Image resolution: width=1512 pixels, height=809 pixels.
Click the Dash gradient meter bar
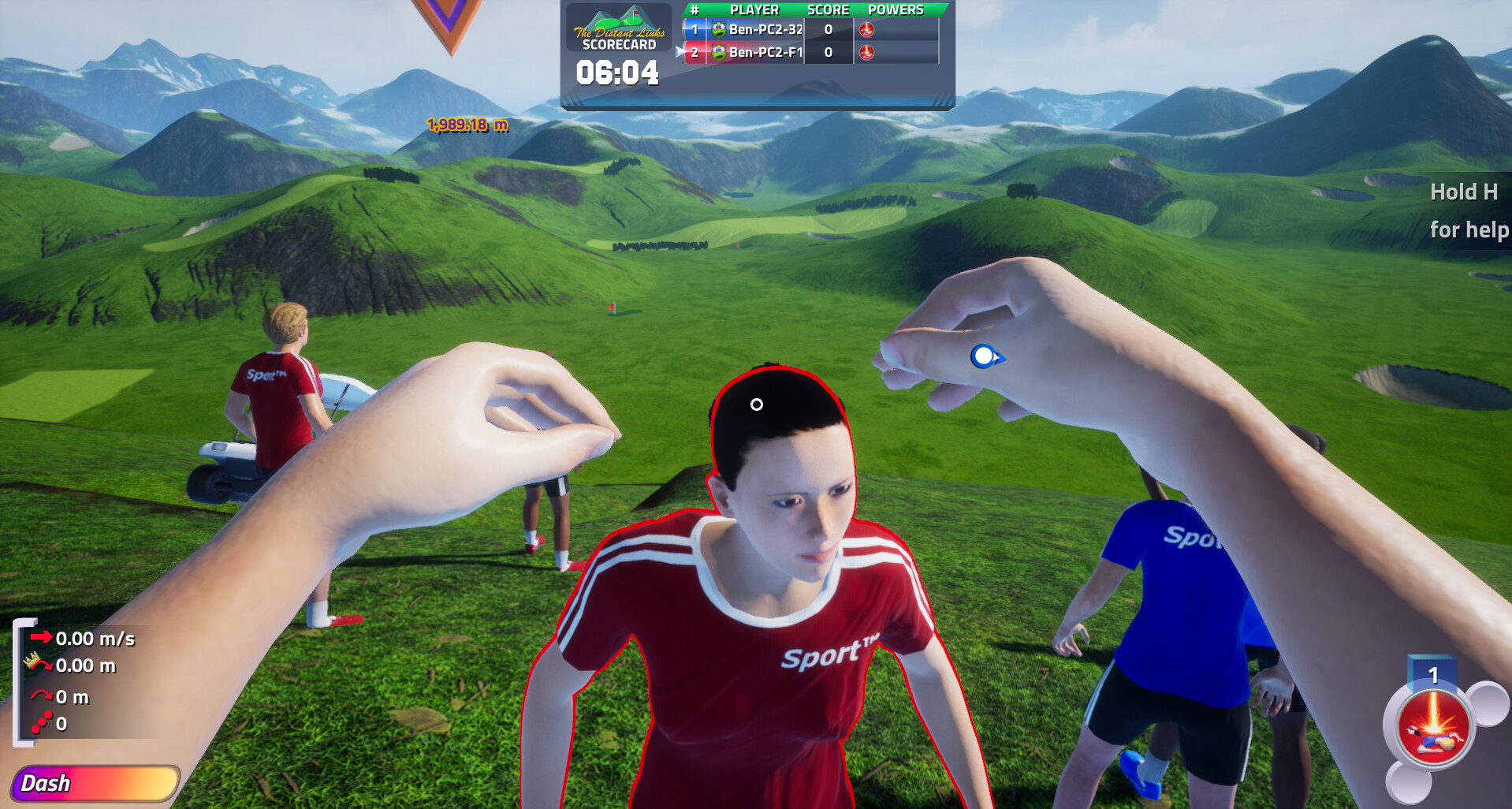click(118, 783)
